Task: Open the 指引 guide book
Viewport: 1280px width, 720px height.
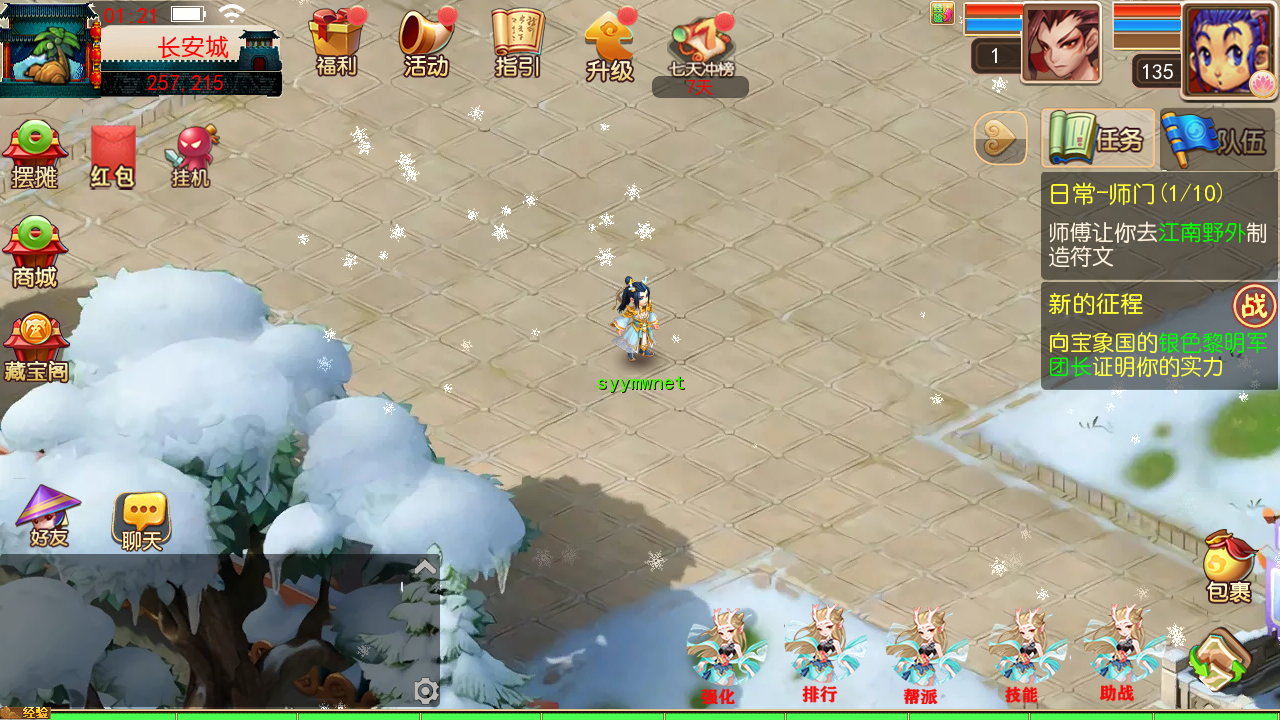Action: [518, 44]
